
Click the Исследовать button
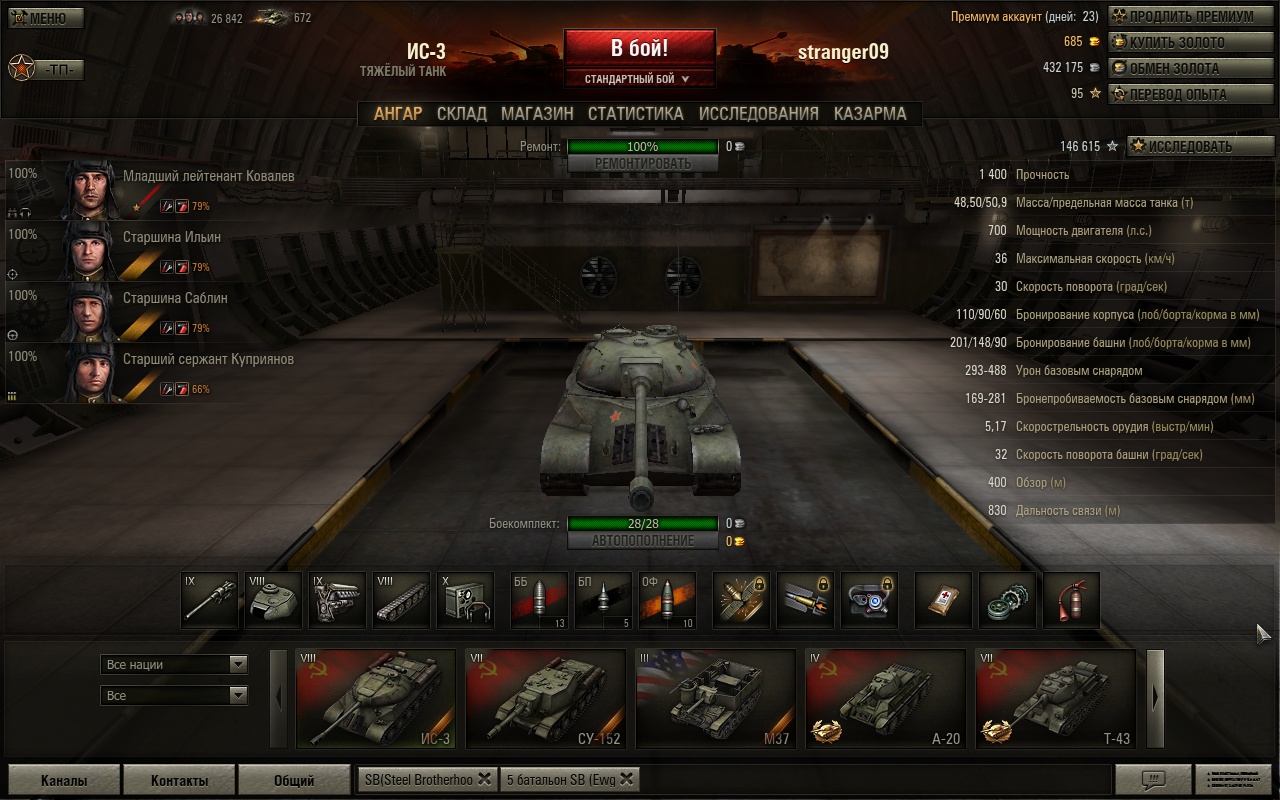pyautogui.click(x=1200, y=146)
